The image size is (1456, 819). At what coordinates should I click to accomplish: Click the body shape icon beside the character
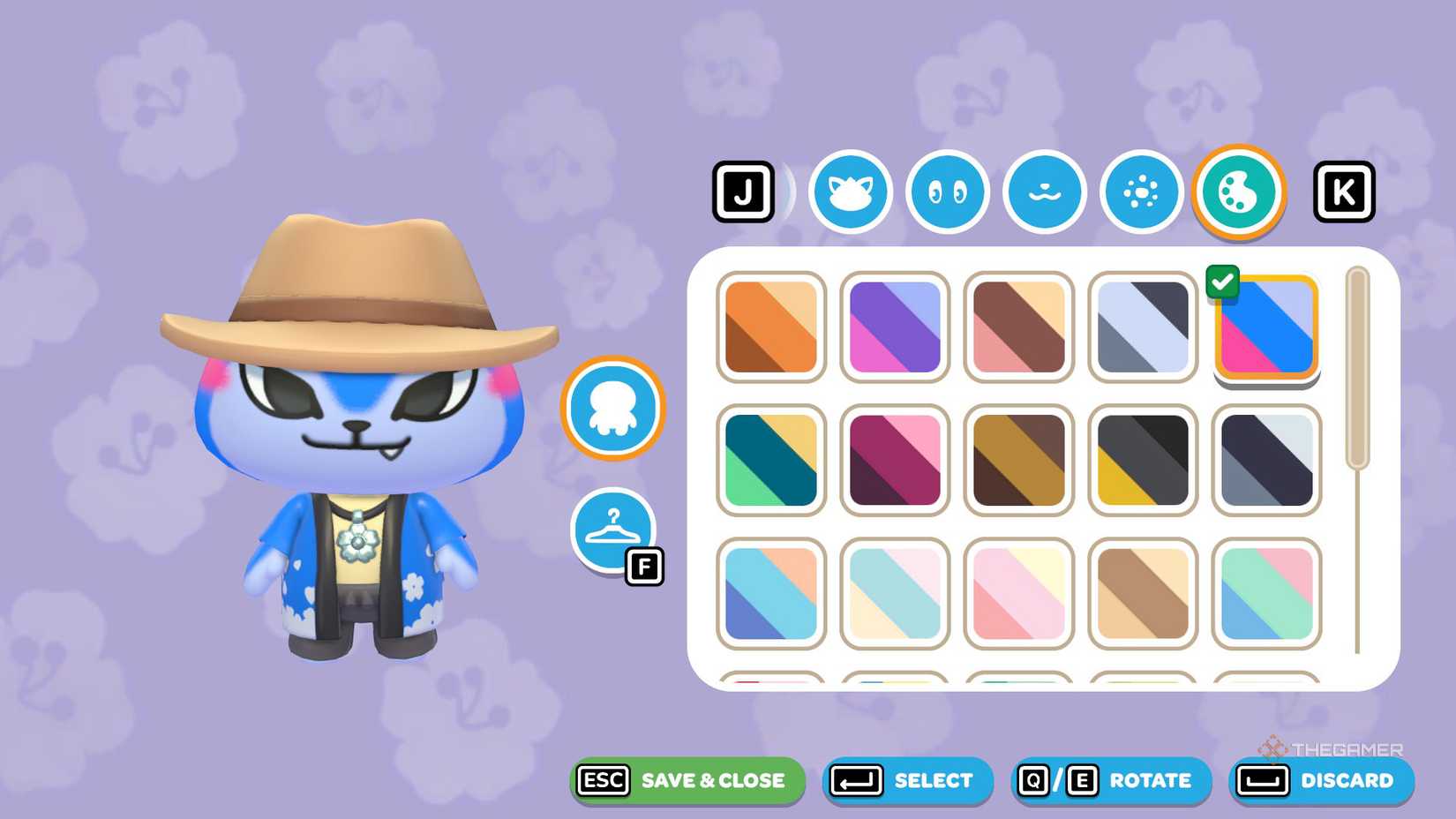pos(612,408)
